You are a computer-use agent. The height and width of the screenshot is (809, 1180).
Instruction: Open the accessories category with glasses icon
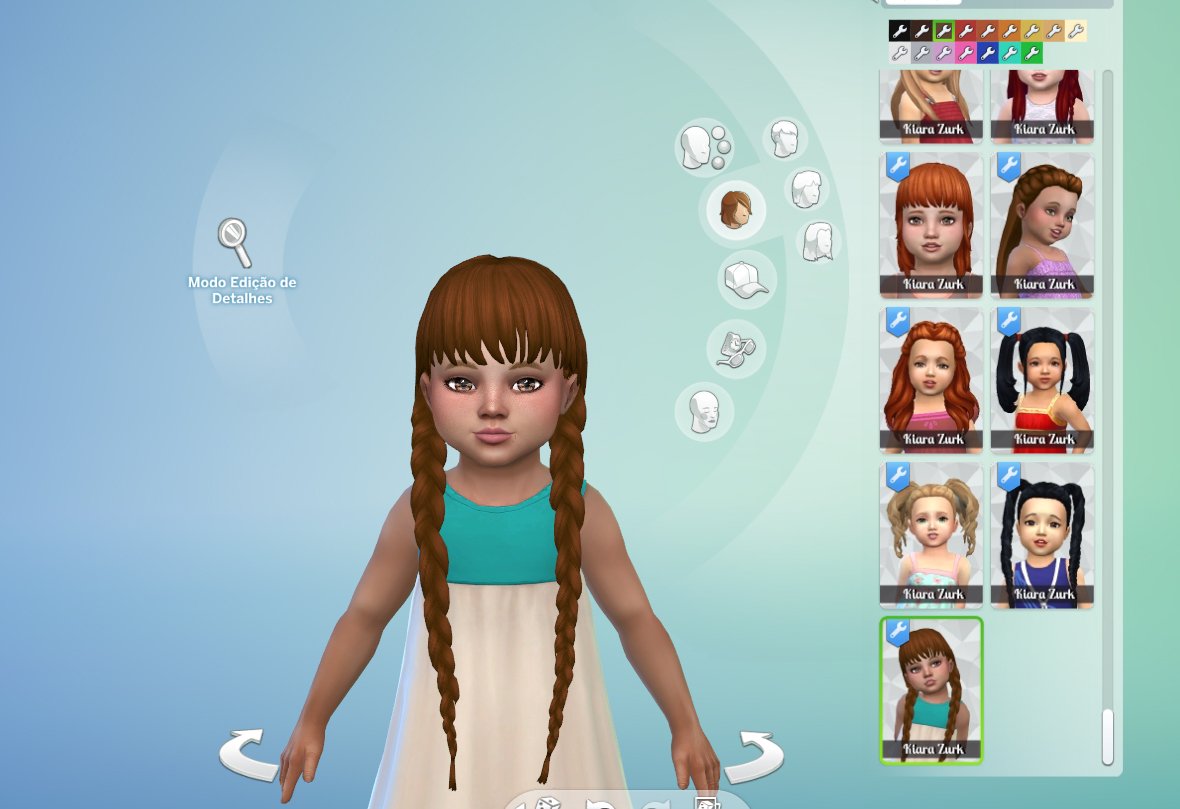[x=735, y=349]
